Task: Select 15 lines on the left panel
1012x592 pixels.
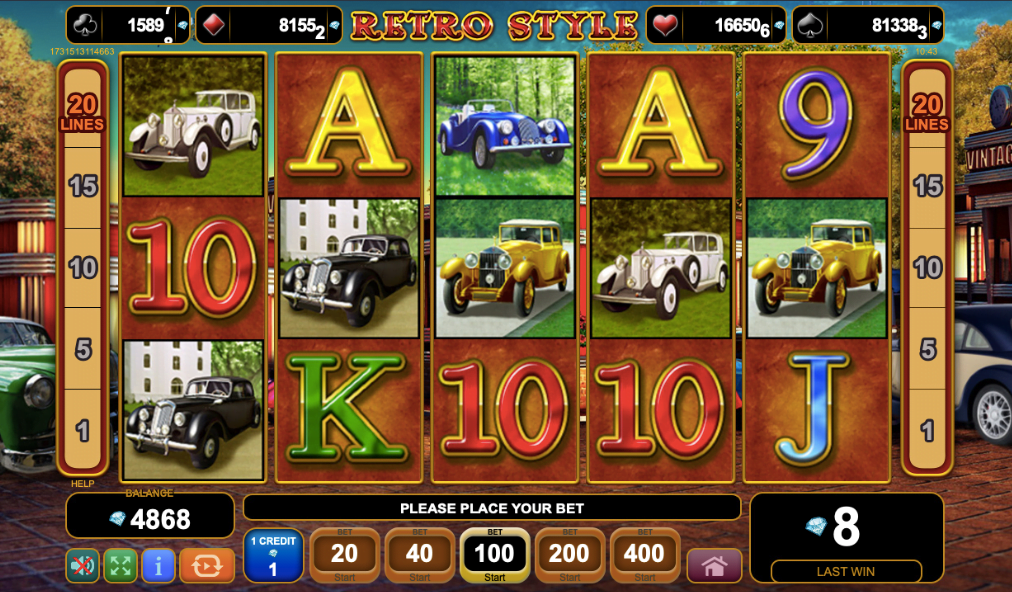Action: coord(83,185)
